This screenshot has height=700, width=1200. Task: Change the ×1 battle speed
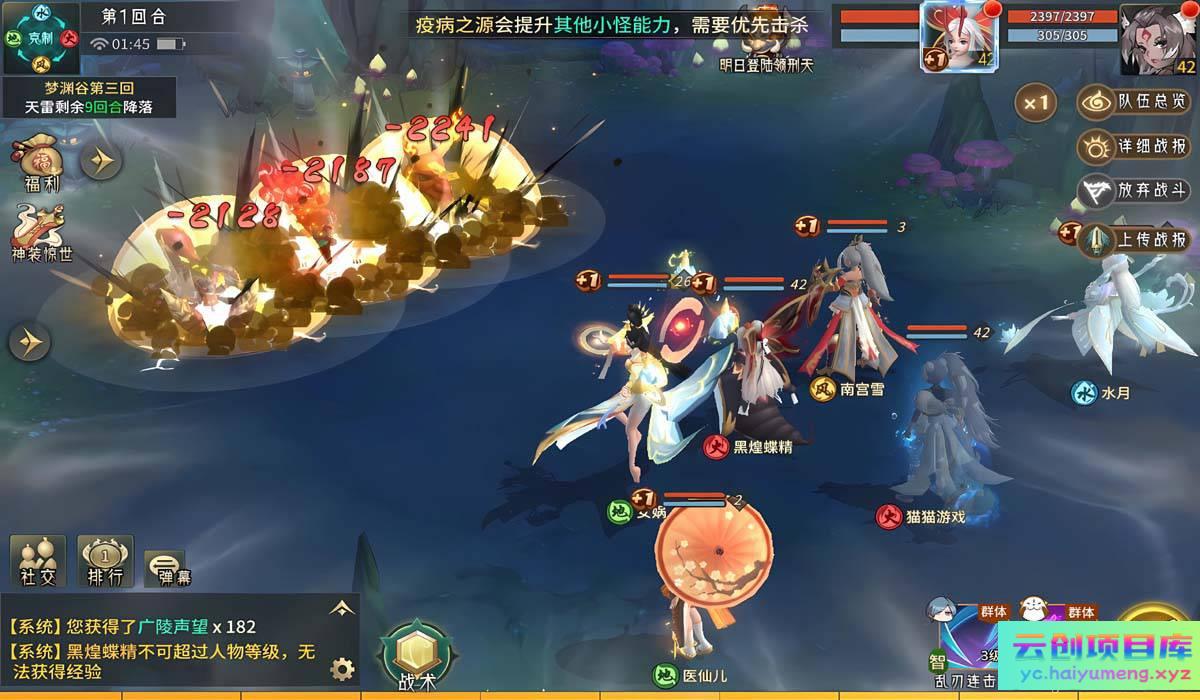coord(1036,102)
